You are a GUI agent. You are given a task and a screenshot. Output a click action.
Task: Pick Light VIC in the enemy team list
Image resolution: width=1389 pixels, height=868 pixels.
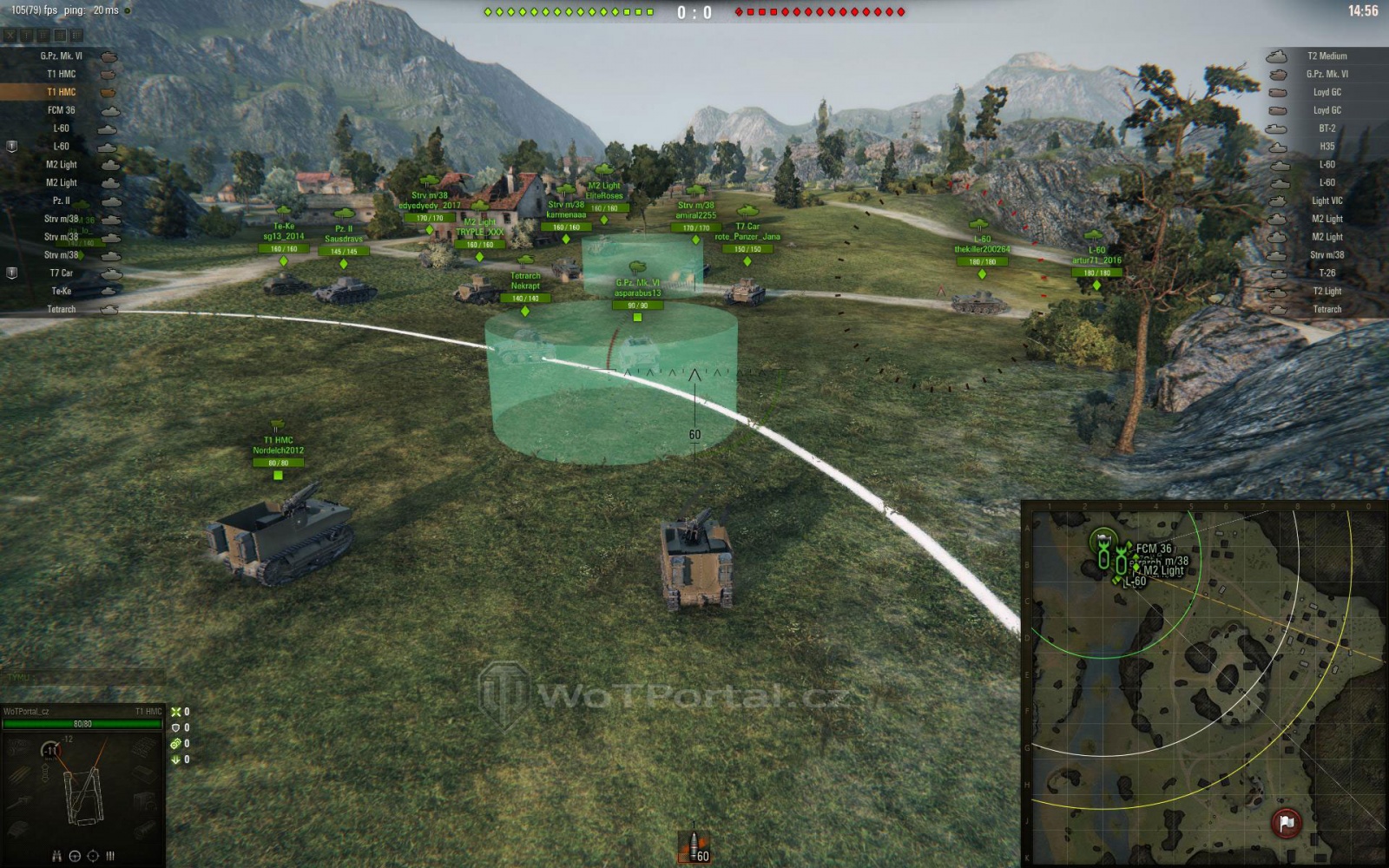point(1326,201)
